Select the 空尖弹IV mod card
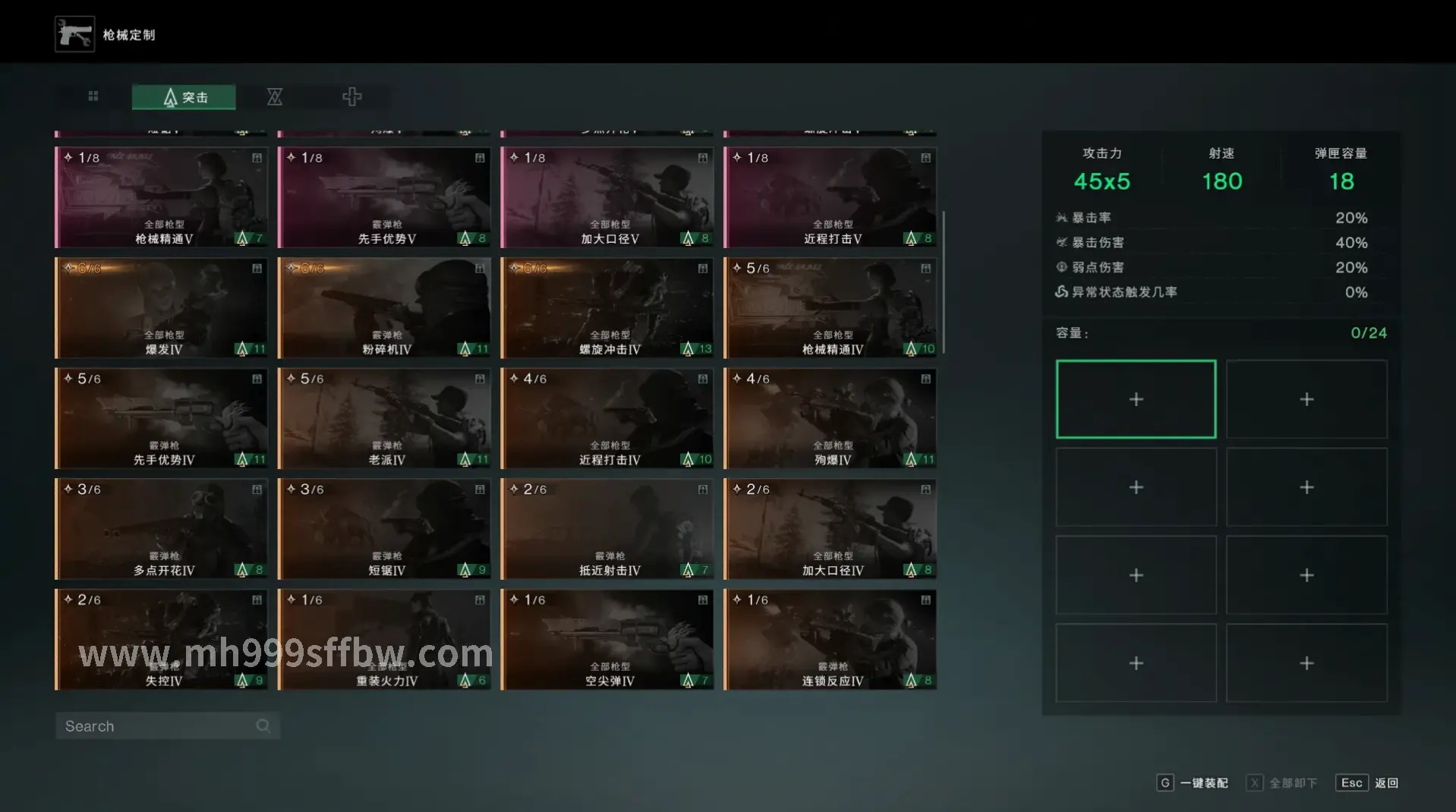 coord(607,640)
